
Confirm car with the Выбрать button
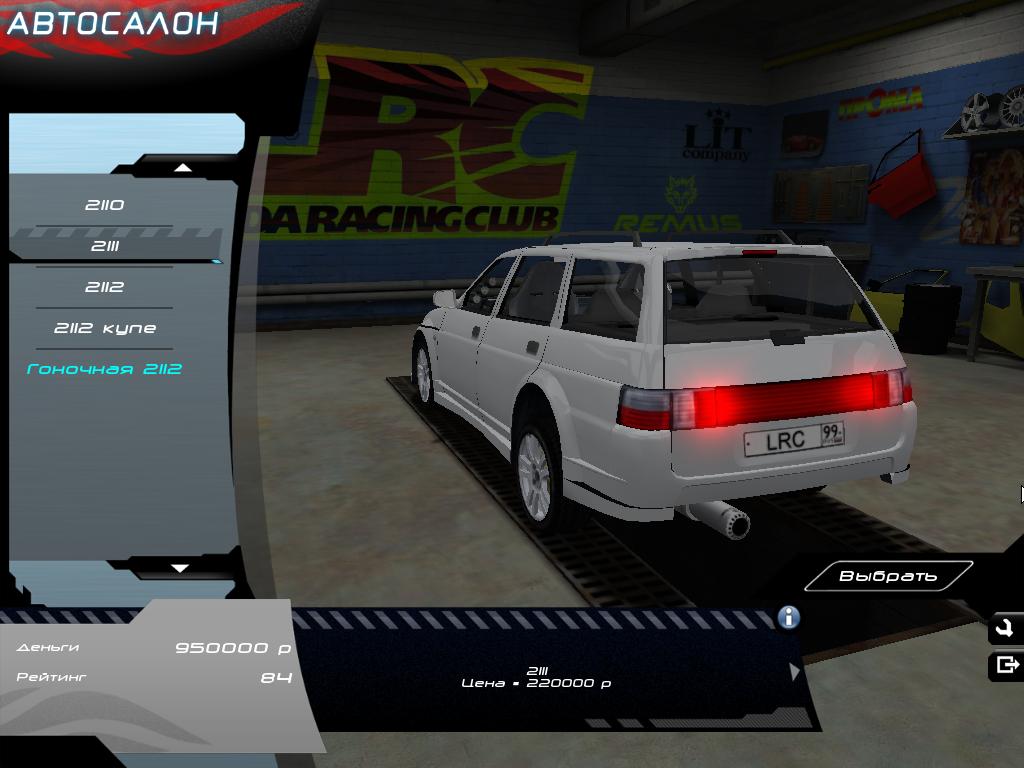click(888, 576)
